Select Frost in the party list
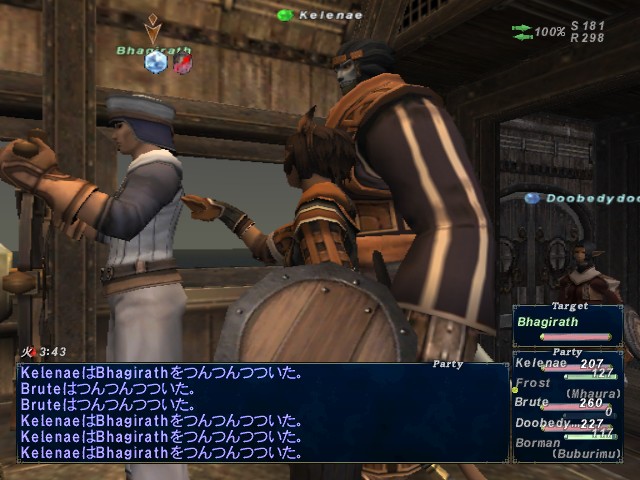Viewport: 640px width, 480px height. pos(534,382)
